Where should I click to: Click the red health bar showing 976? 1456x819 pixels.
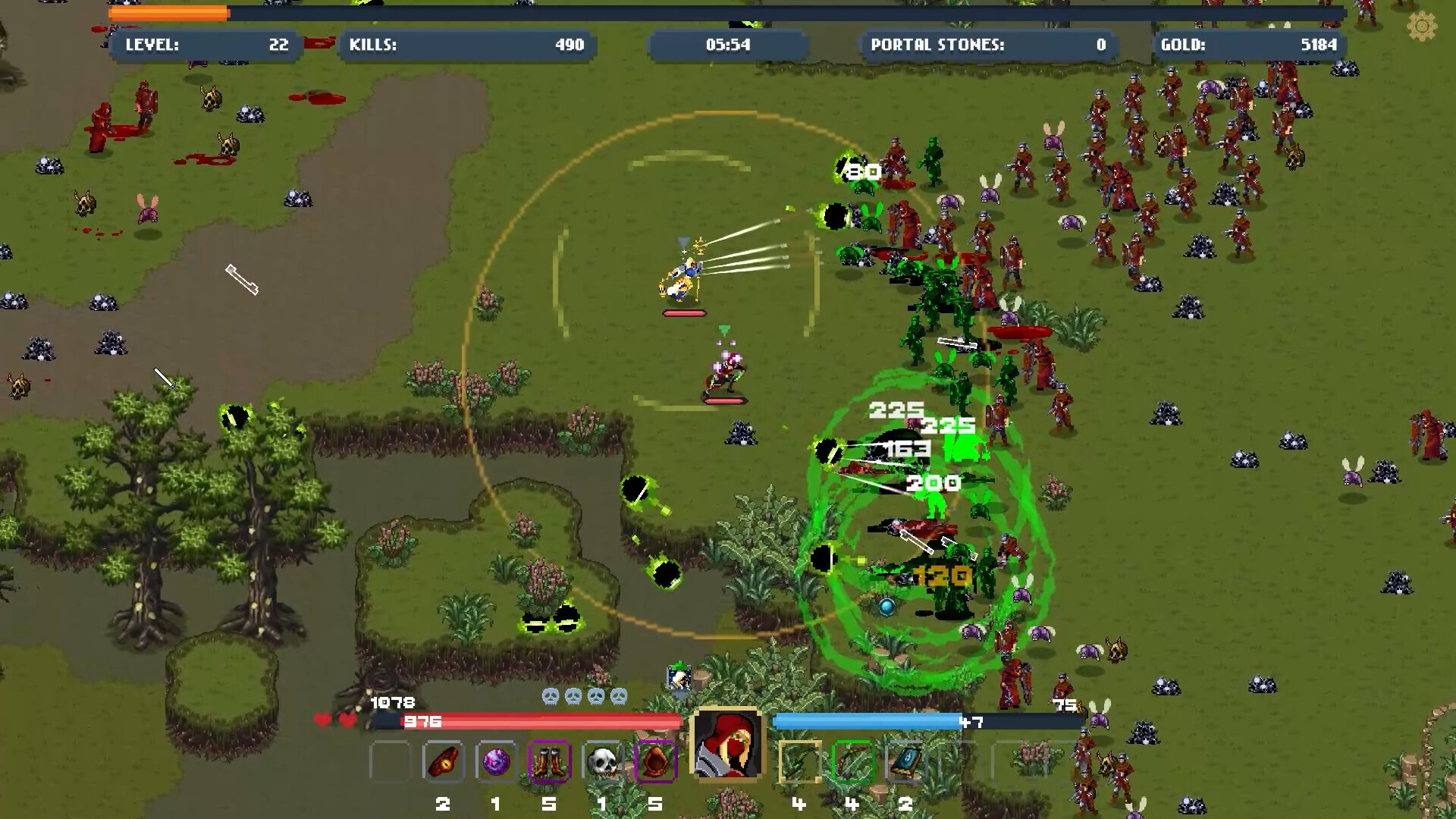pos(531,723)
